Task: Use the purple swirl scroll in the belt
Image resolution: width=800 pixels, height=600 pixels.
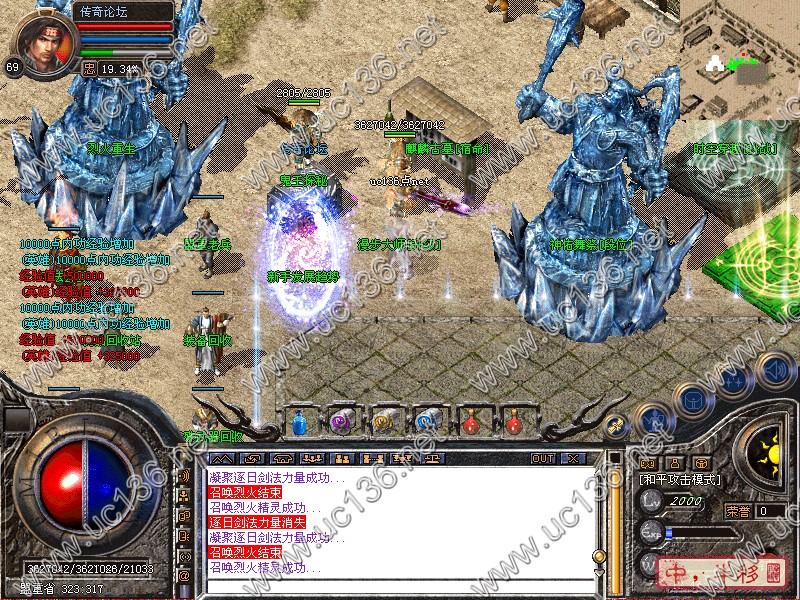Action: point(341,422)
